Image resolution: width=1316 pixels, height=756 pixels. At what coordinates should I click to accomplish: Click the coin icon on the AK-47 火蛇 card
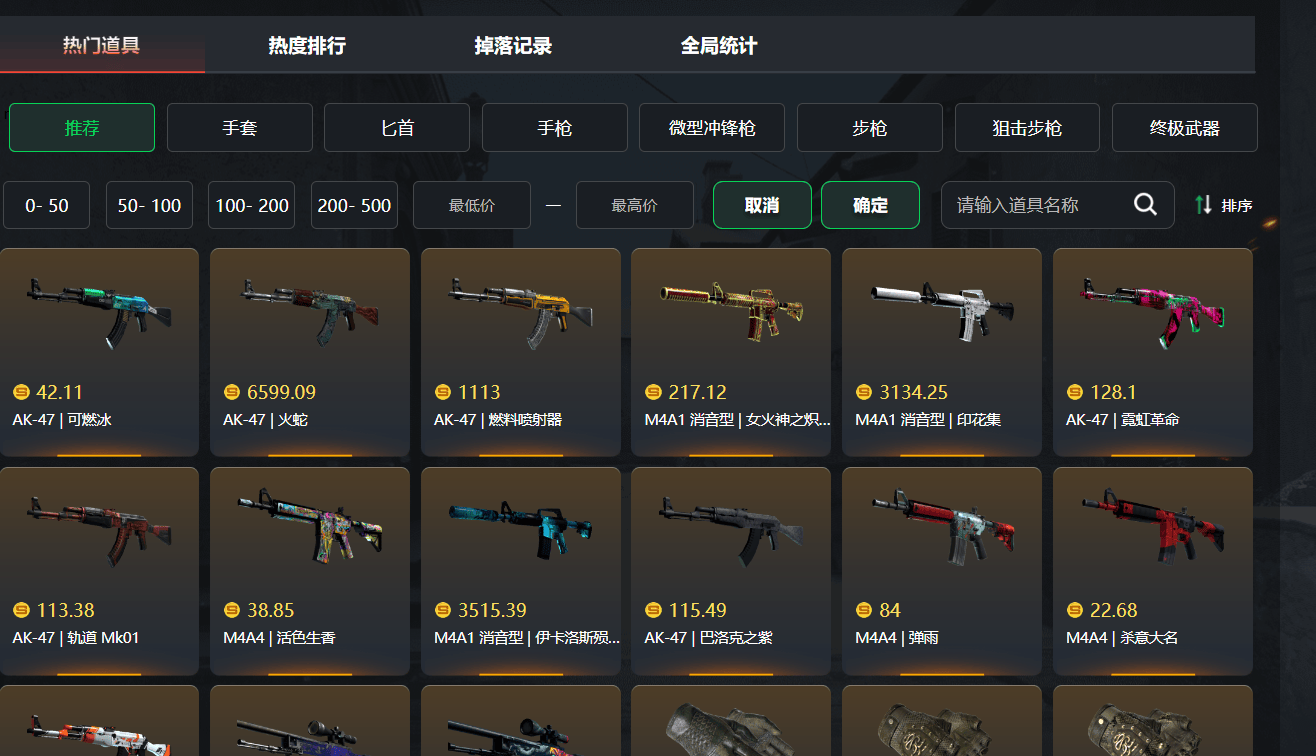pos(231,391)
